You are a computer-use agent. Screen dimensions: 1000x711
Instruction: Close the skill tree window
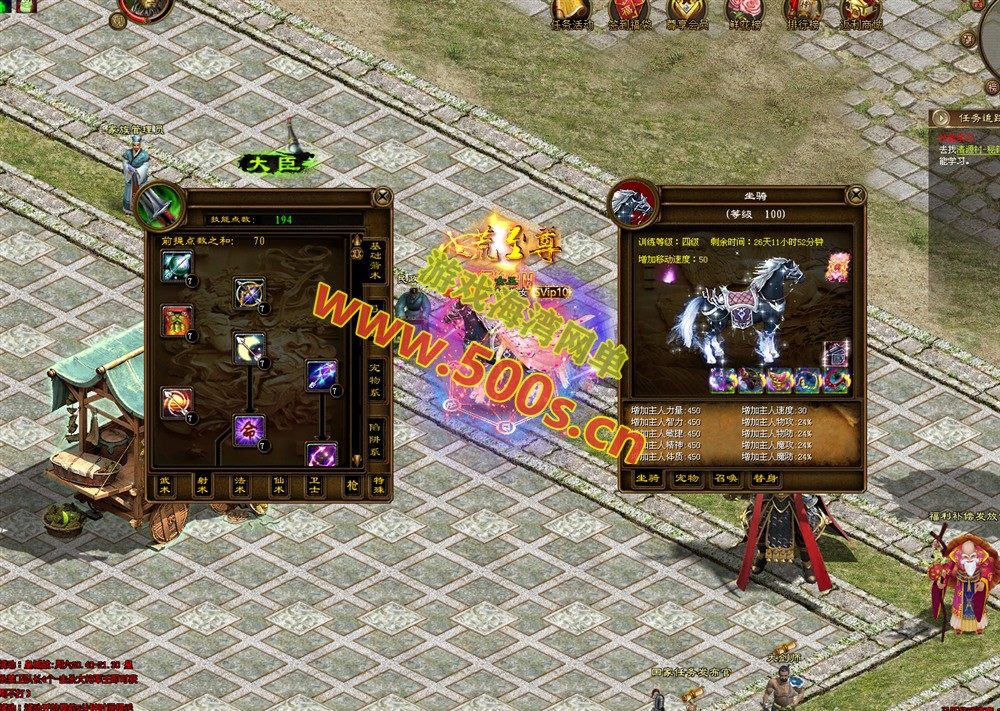[381, 195]
